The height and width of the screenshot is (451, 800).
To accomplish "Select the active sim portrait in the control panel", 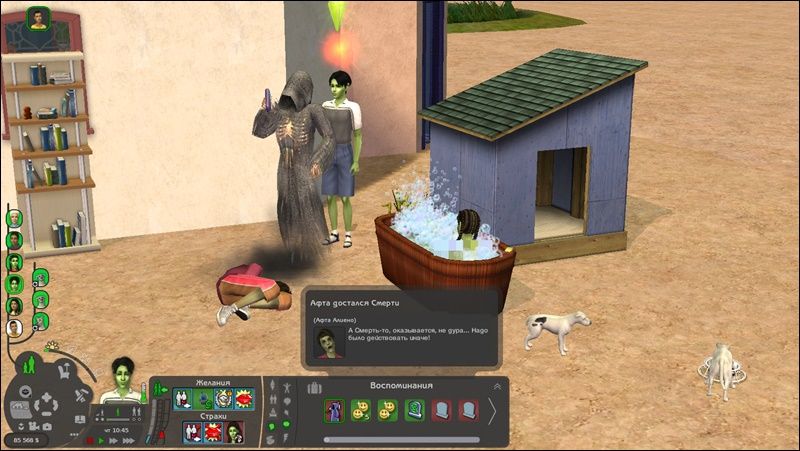I will (124, 380).
